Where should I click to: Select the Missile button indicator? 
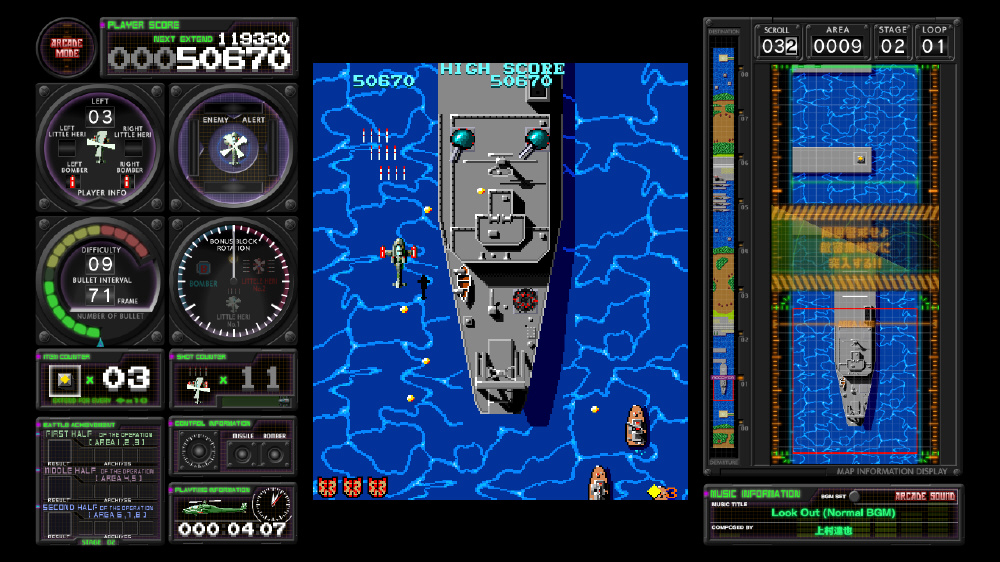(x=241, y=452)
